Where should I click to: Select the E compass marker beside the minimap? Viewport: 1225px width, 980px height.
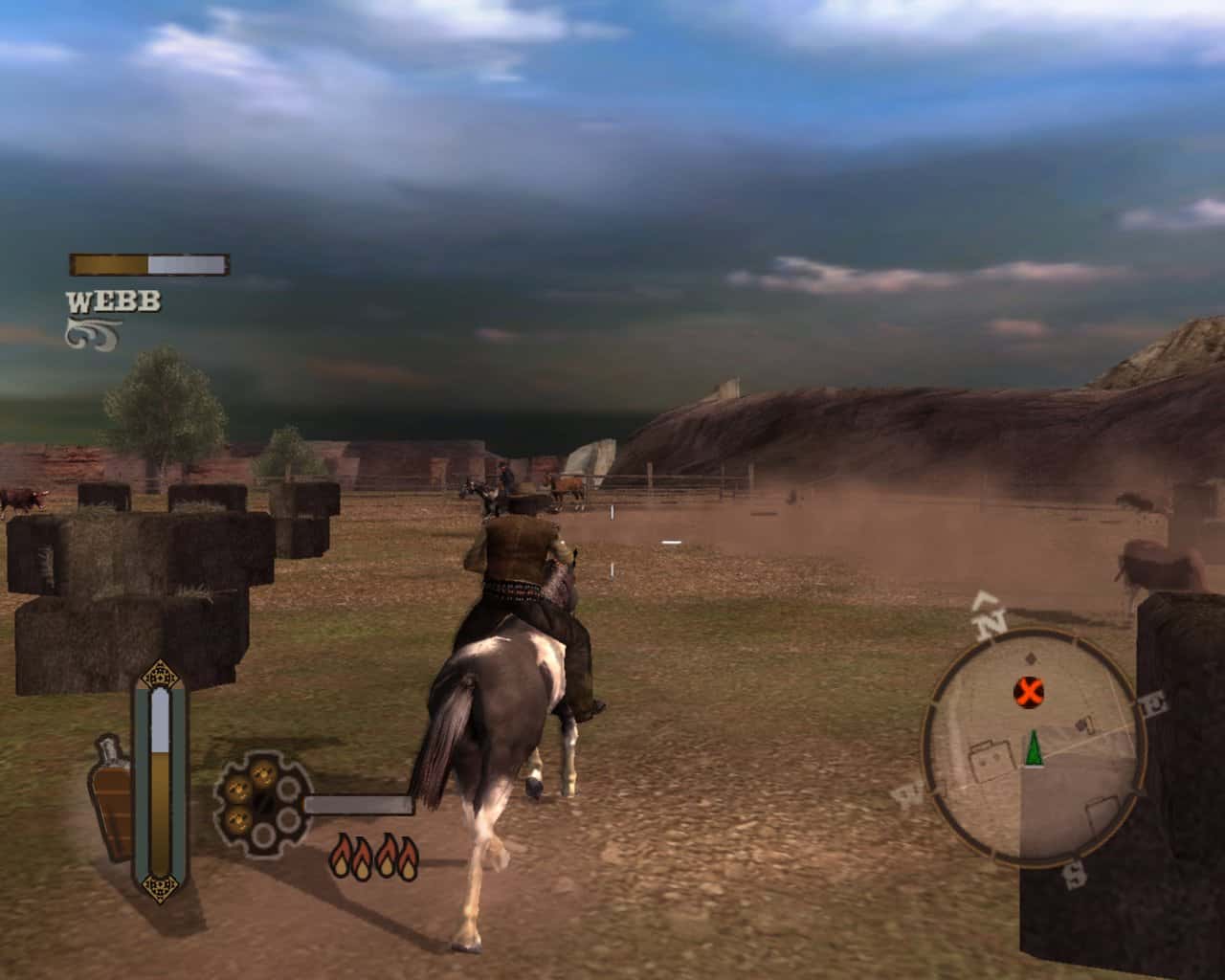[x=1152, y=702]
